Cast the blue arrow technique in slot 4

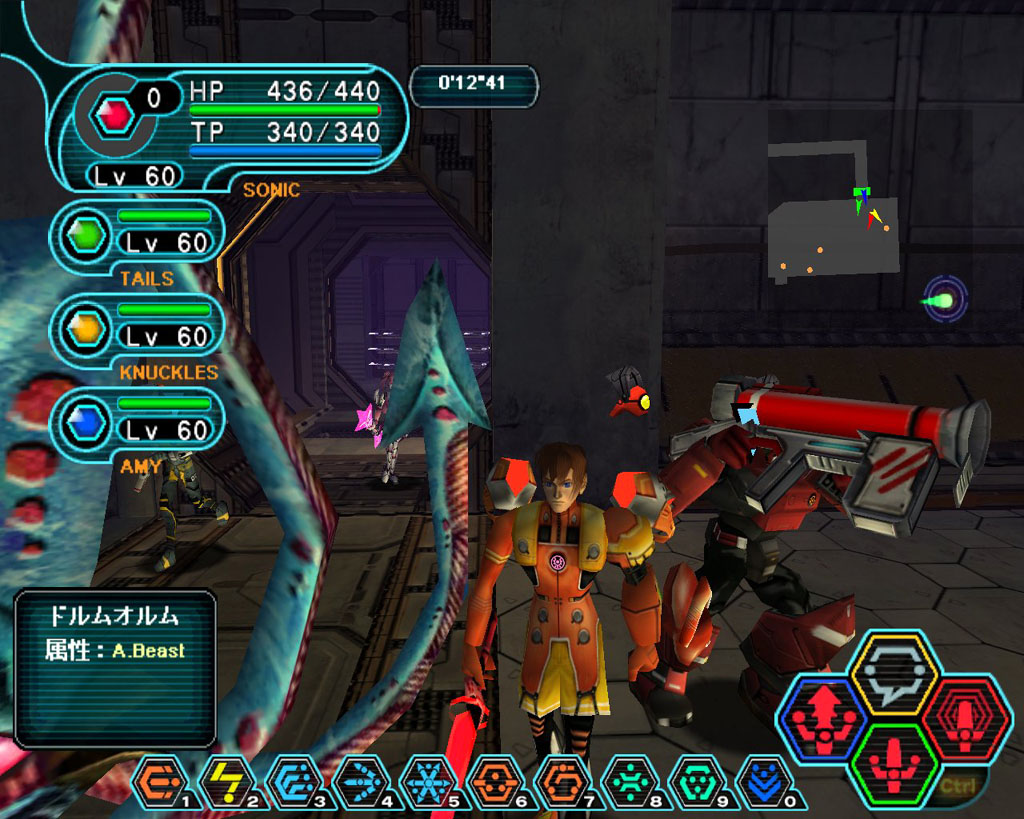click(x=358, y=781)
